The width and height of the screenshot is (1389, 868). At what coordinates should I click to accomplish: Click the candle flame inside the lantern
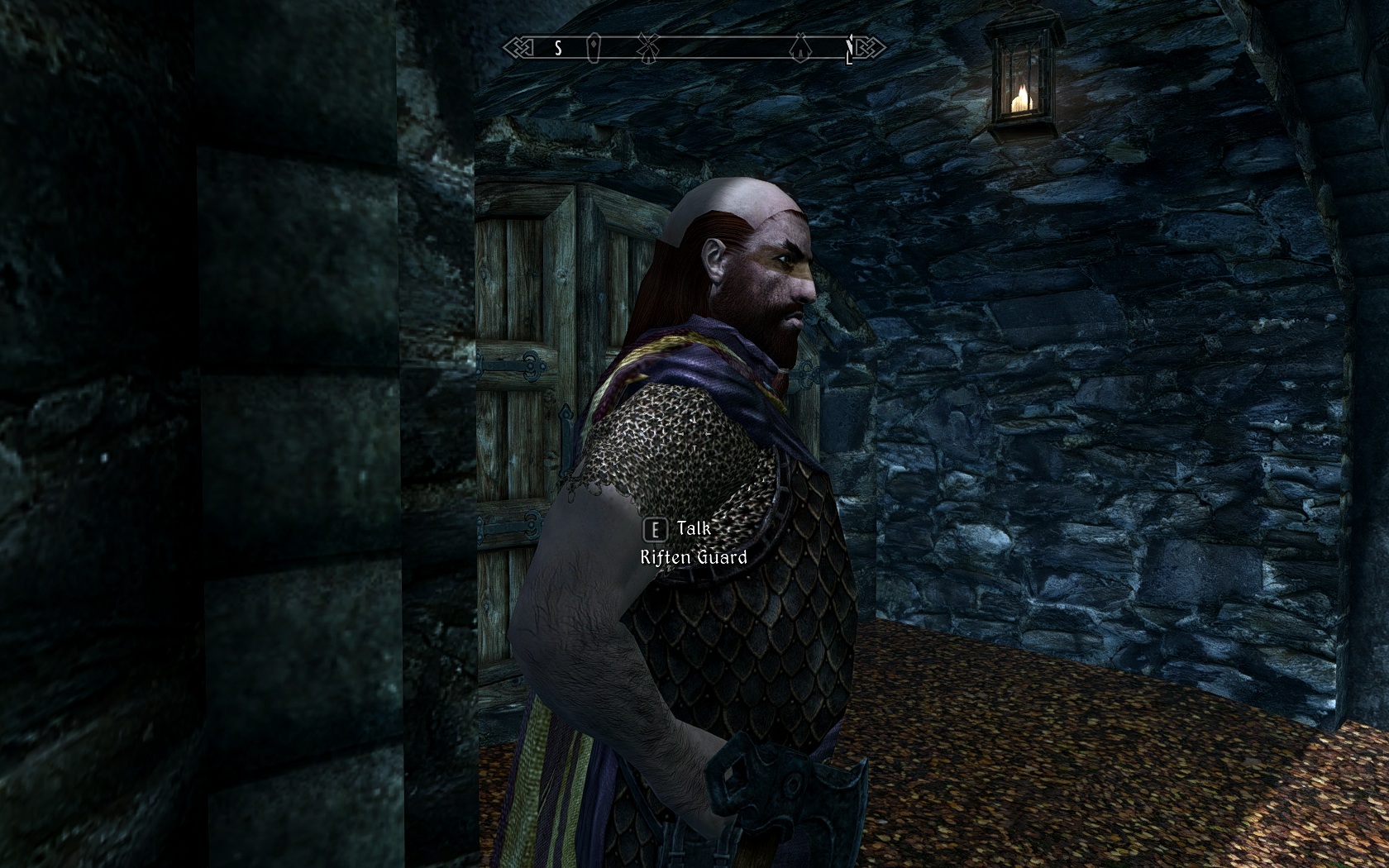[1023, 93]
